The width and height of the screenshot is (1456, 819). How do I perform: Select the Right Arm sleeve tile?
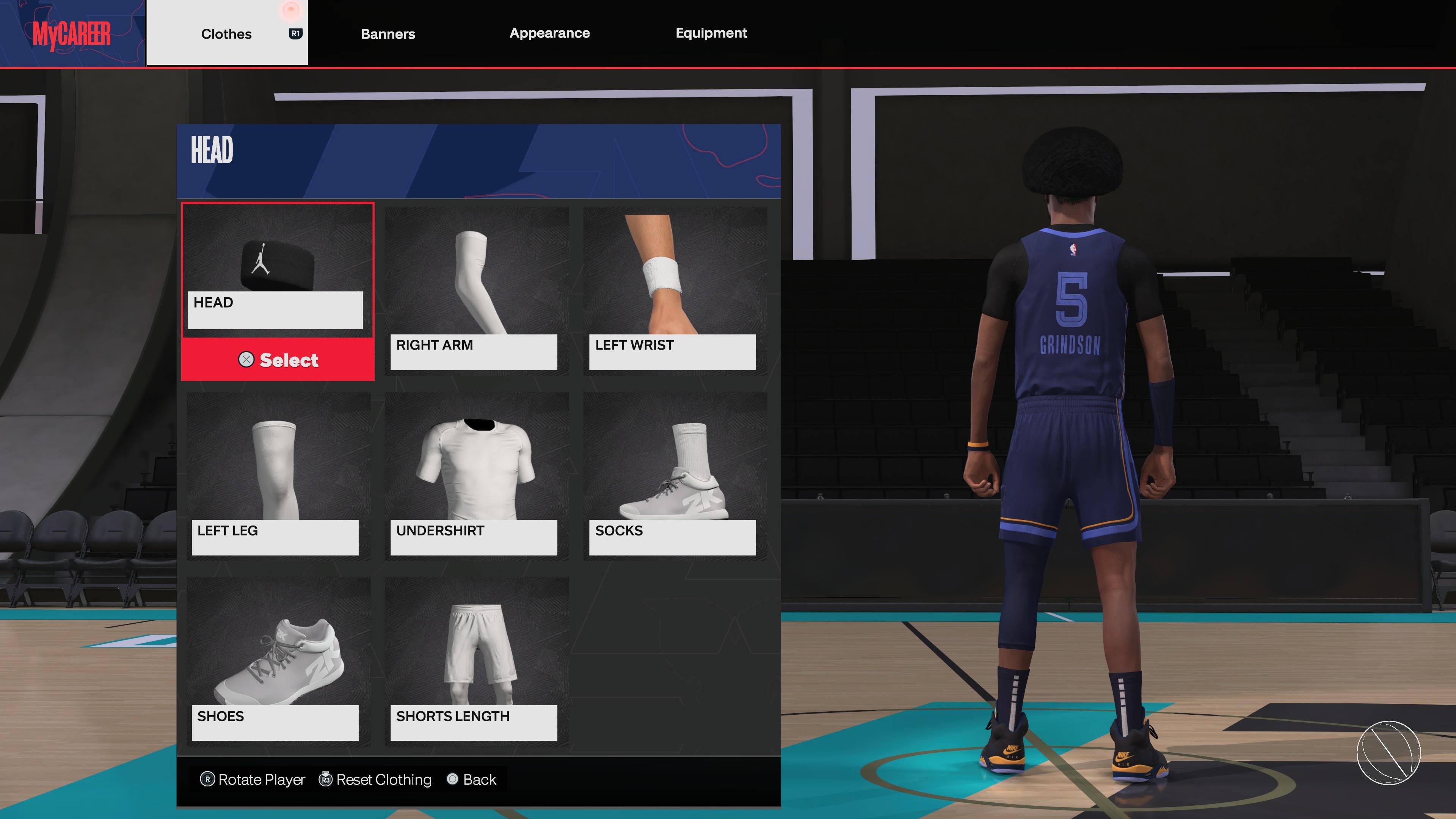click(x=476, y=288)
